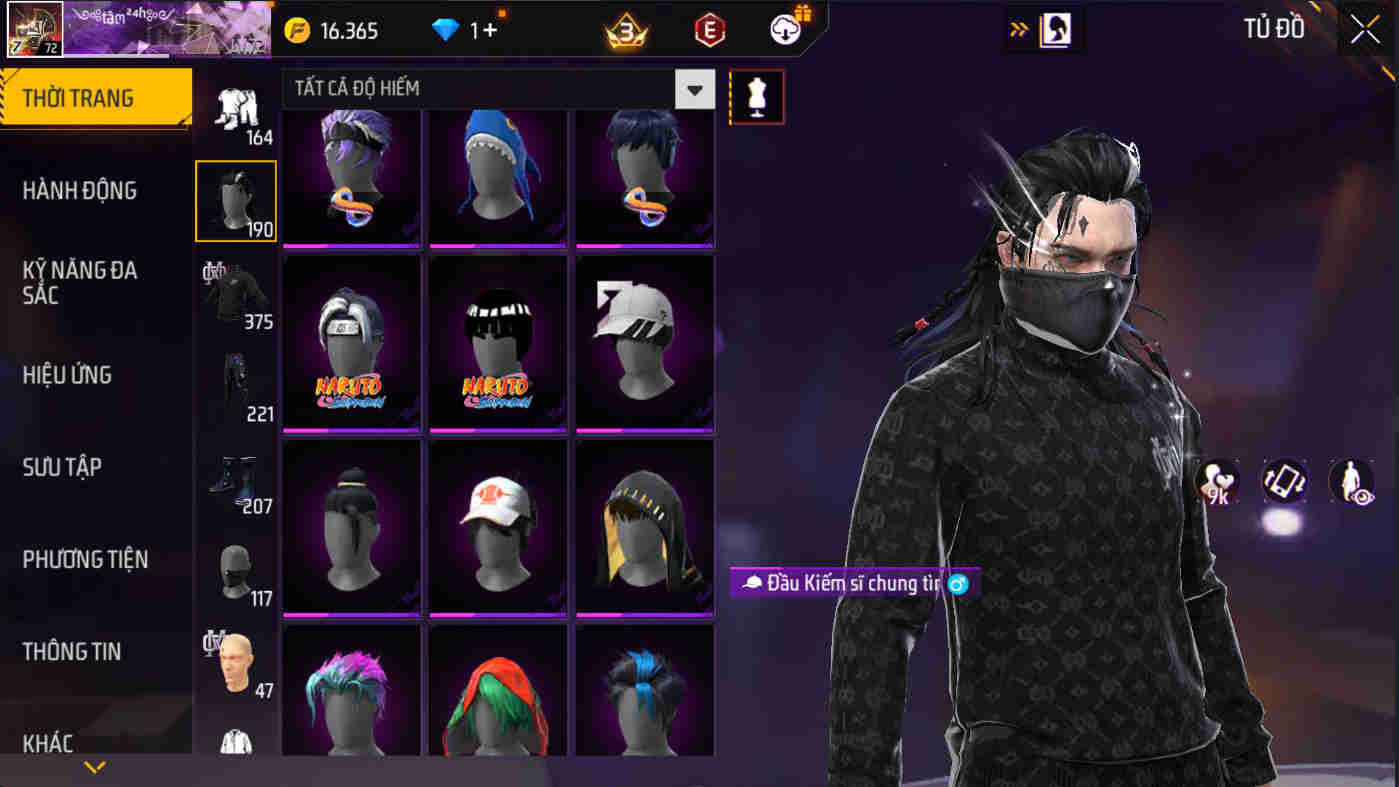Expand the sidebar with the yellow chevron below KHÁC
The width and height of the screenshot is (1399, 787).
(95, 768)
